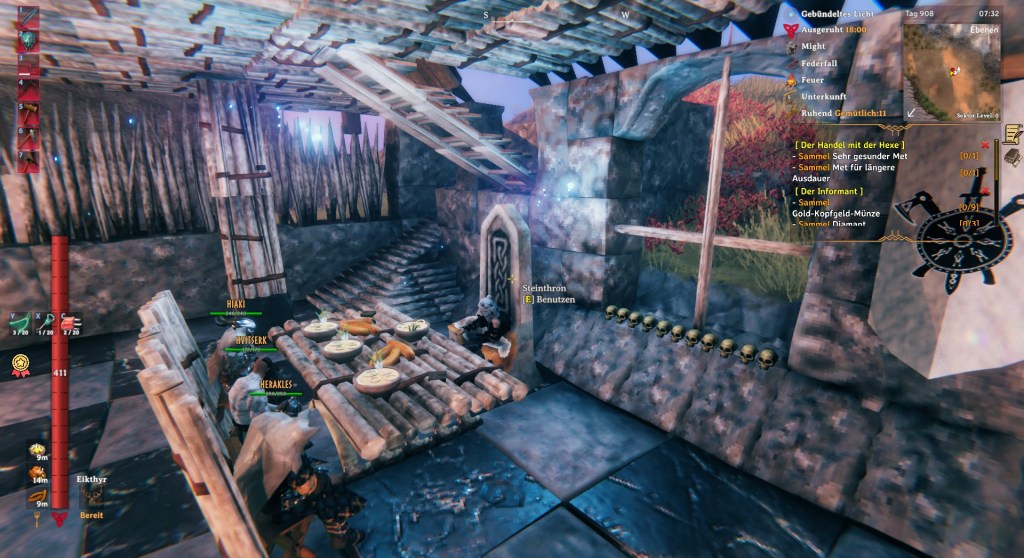Select the hammer in hotbar slot 5
Image resolution: width=1024 pixels, height=558 pixels.
(x=28, y=113)
